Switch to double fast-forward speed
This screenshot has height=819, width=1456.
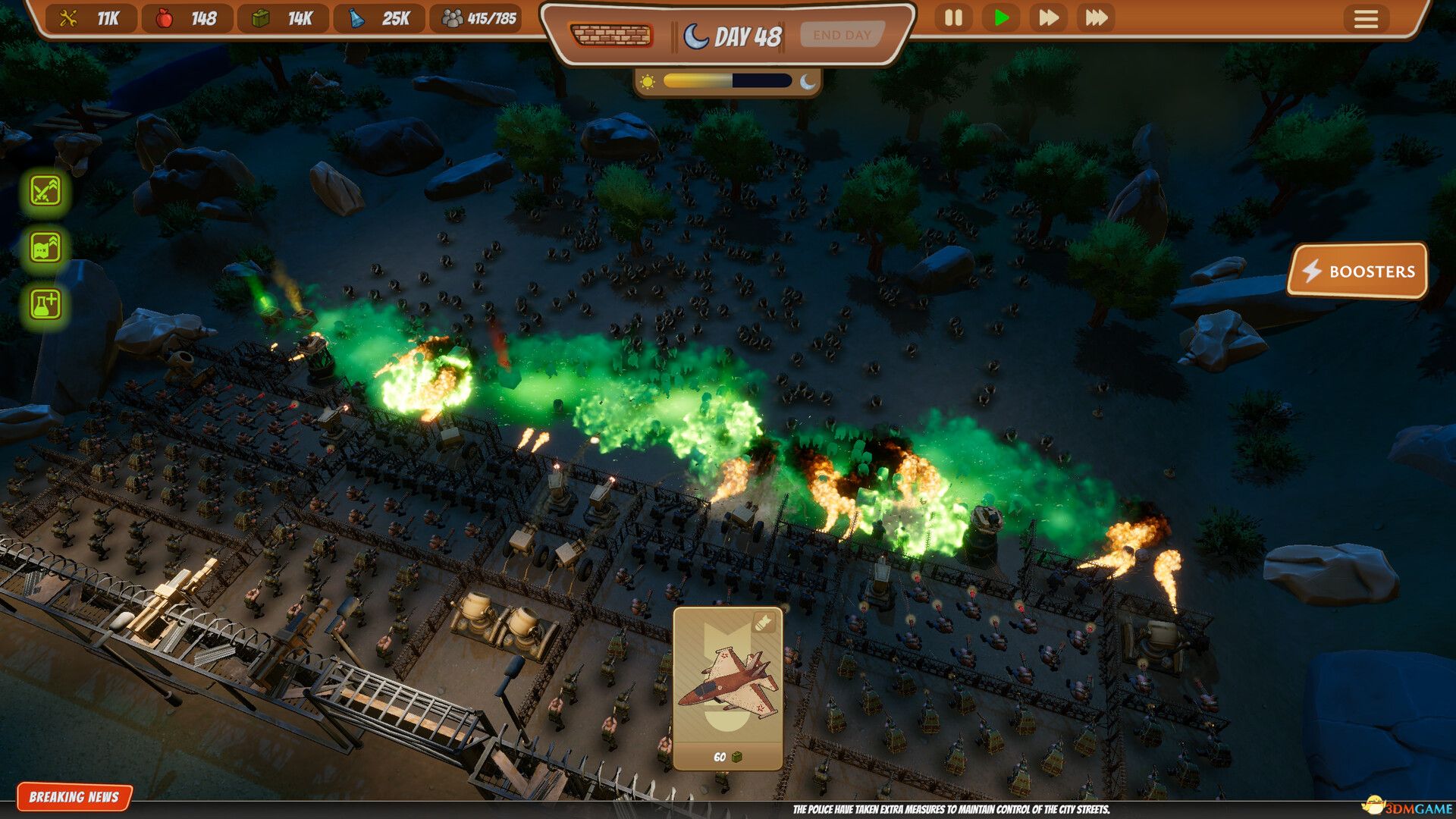pos(1049,17)
